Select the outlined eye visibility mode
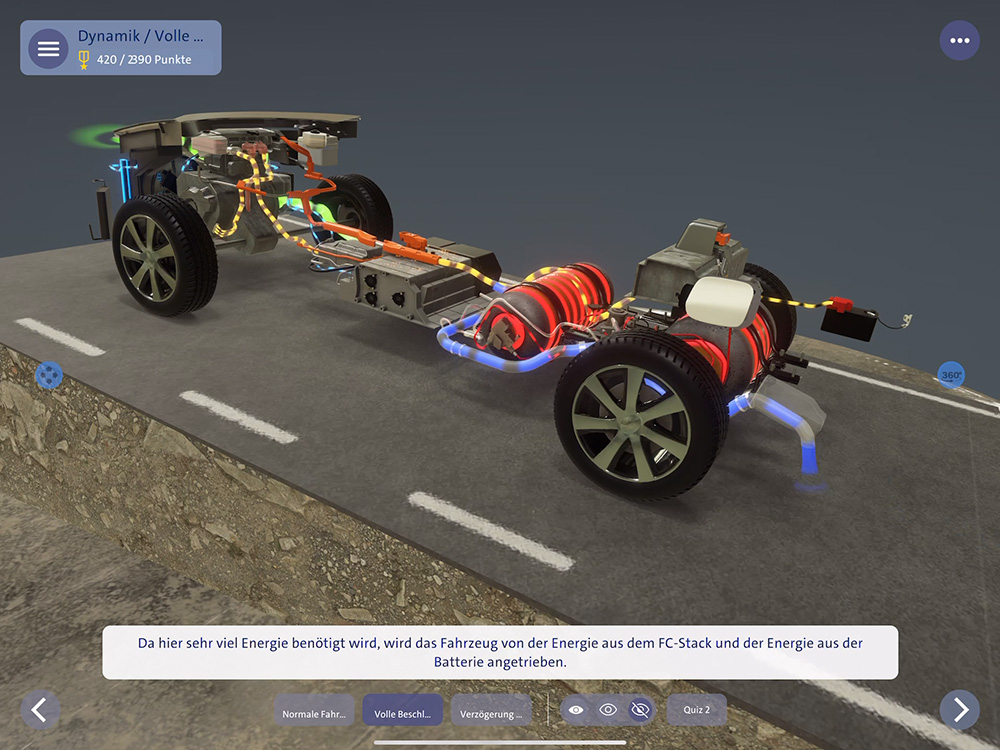Viewport: 1000px width, 750px height. (608, 710)
